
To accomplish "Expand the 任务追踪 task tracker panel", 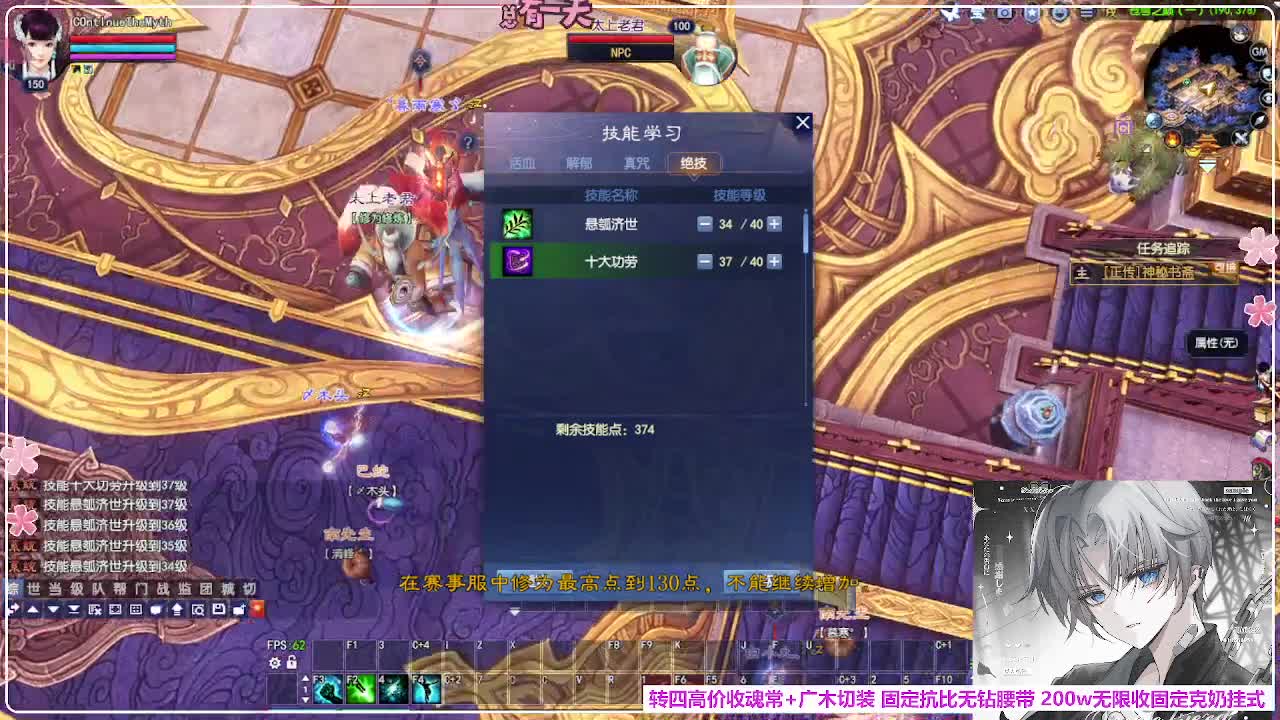I will point(1163,248).
